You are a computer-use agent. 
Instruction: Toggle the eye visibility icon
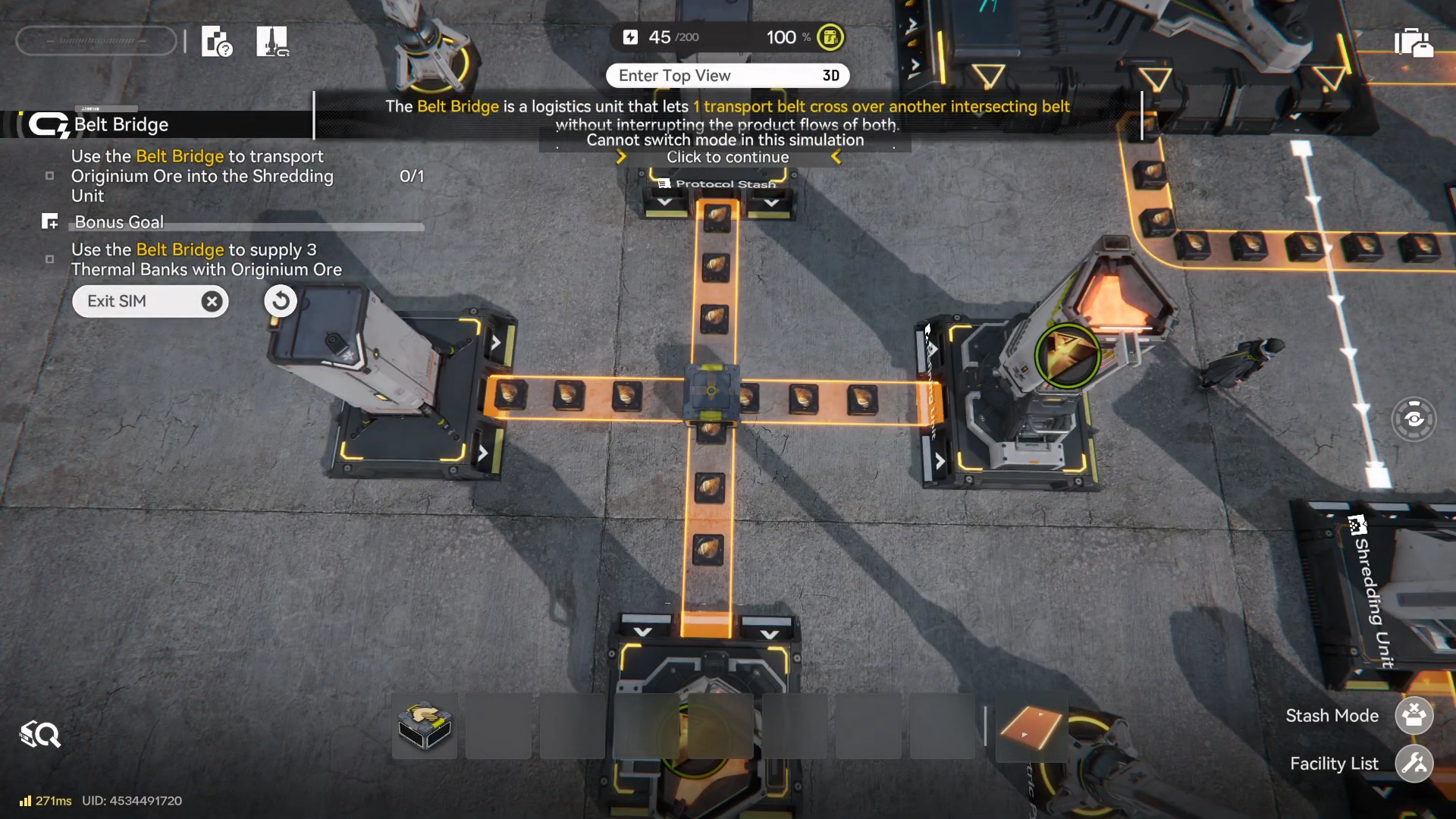[x=1414, y=419]
